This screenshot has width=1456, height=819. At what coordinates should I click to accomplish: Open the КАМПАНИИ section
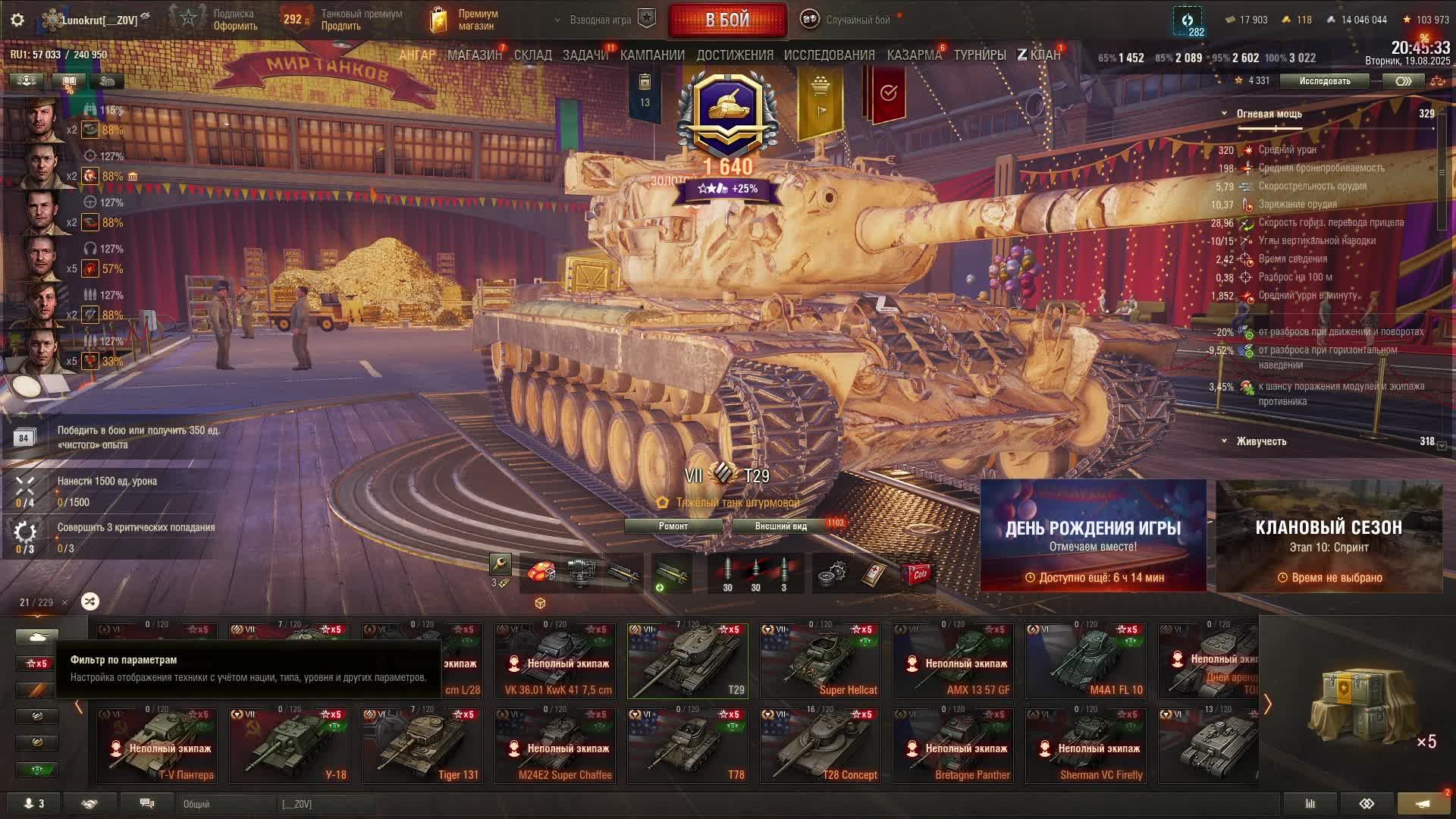[x=652, y=55]
